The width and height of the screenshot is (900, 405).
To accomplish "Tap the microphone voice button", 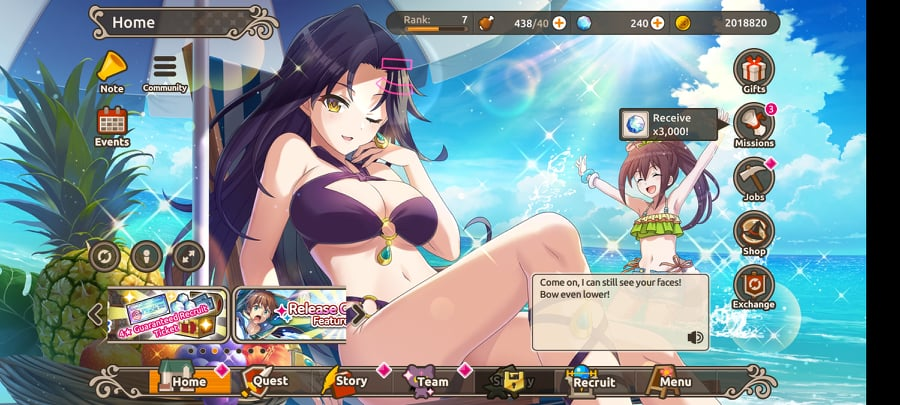I will pos(146,256).
